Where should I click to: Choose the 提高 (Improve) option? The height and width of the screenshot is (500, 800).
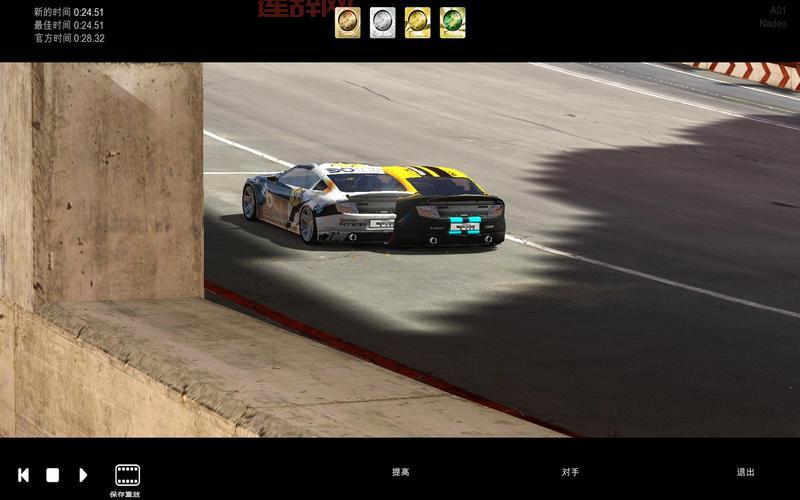(x=400, y=472)
